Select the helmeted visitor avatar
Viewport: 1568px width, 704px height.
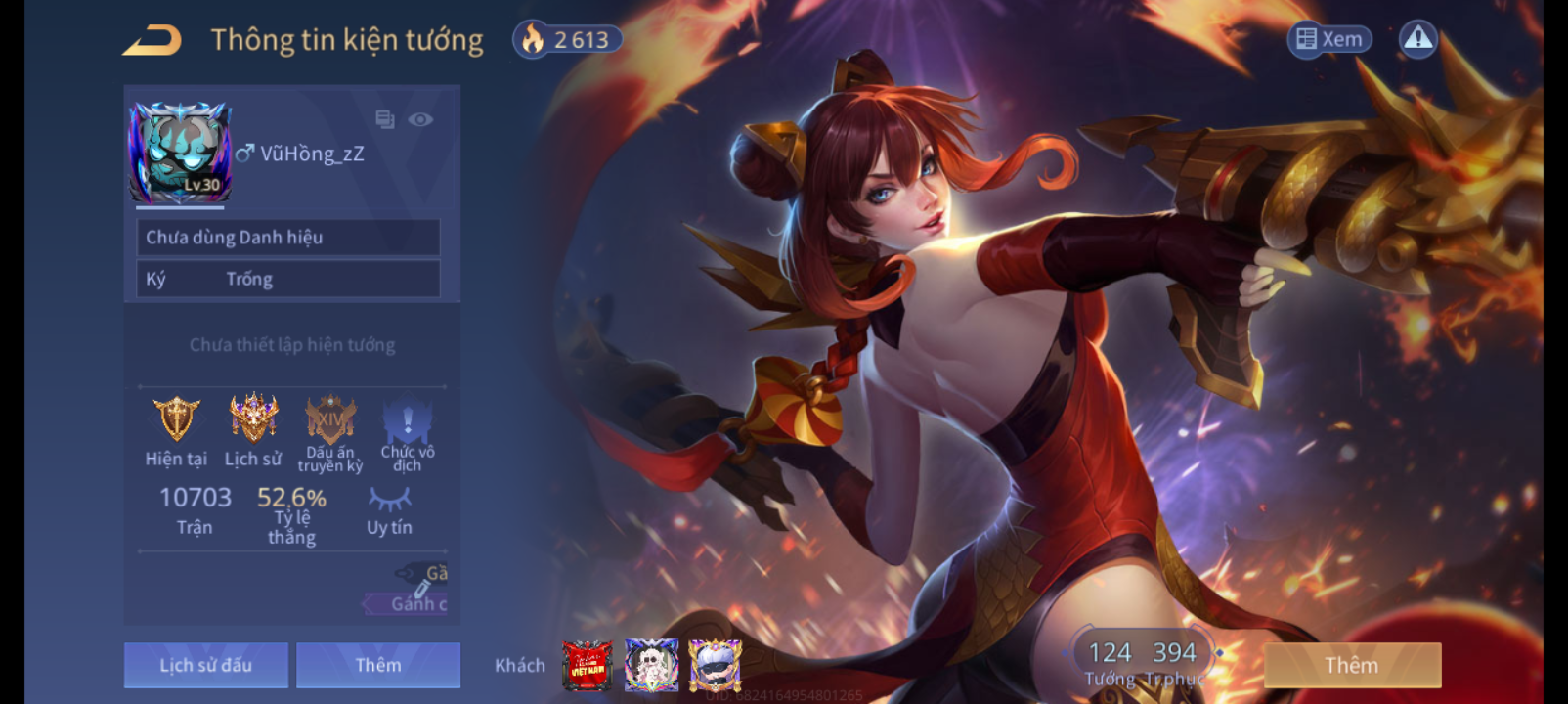tap(715, 665)
